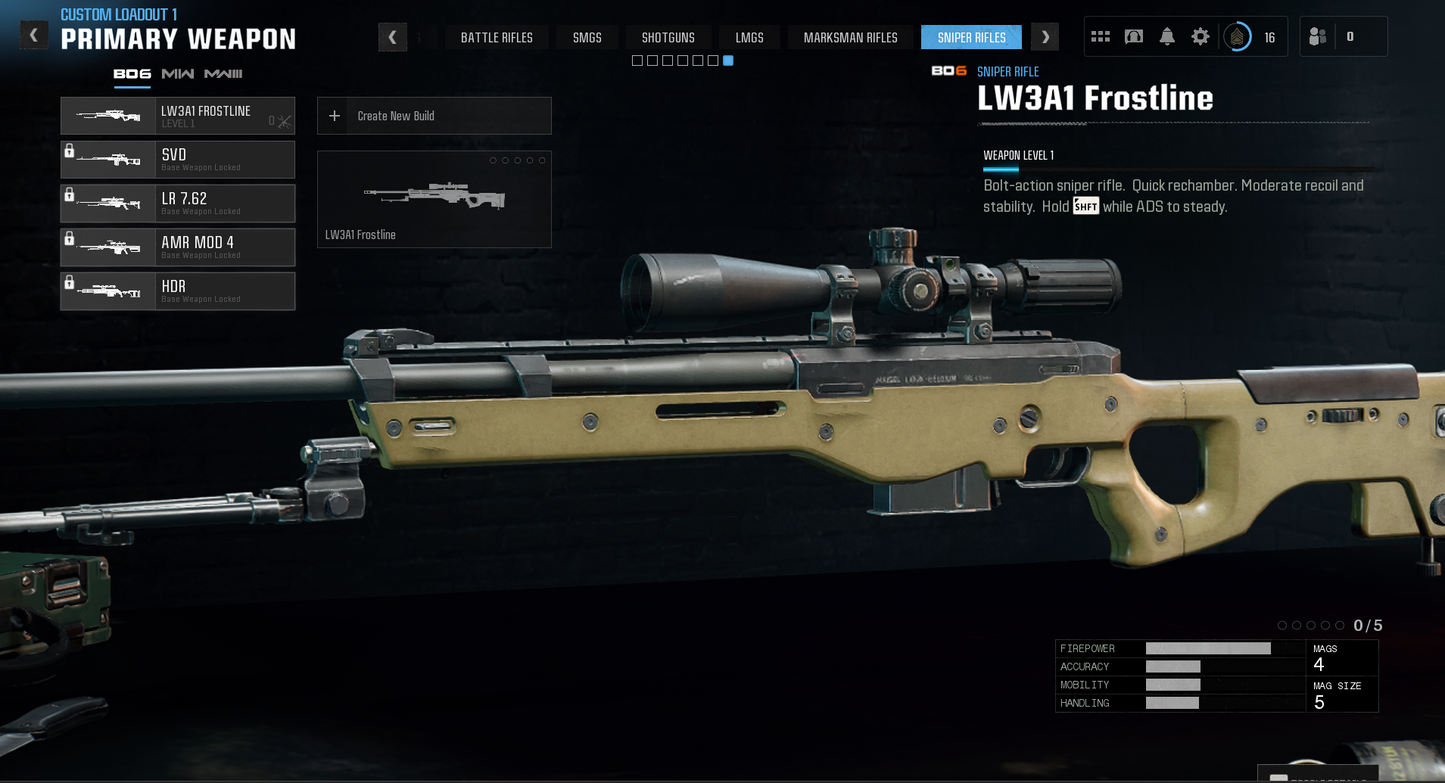
Task: Click the archway icon beside the apps grid
Action: pos(1133,35)
